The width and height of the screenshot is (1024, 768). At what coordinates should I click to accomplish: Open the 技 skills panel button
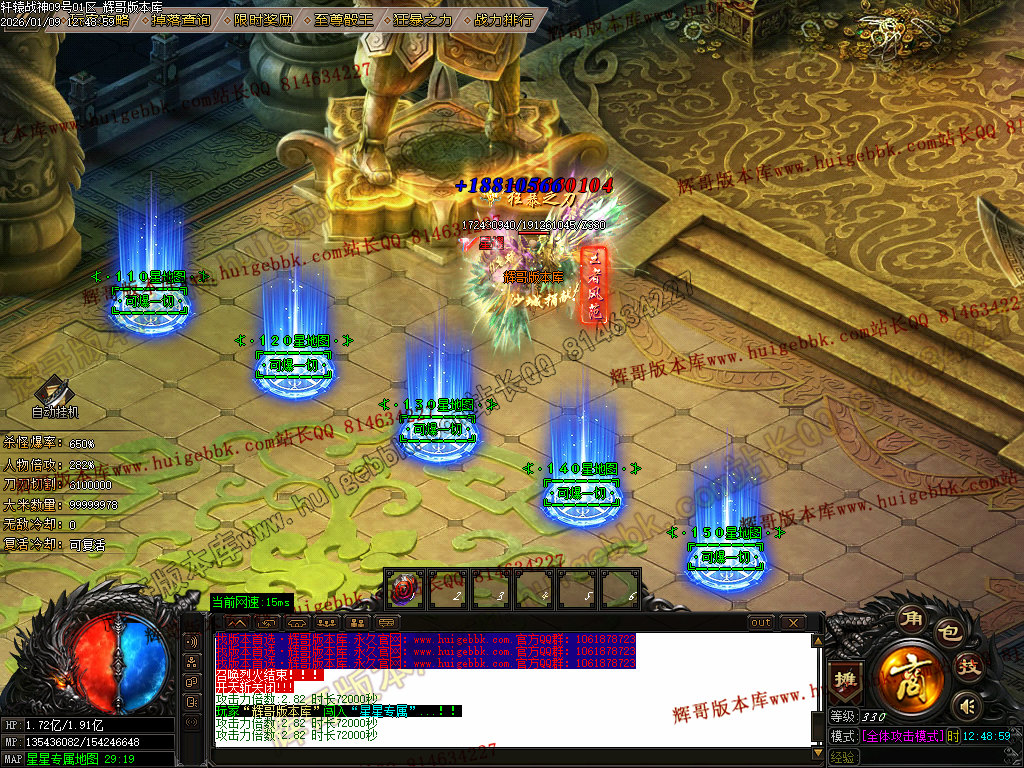point(968,667)
